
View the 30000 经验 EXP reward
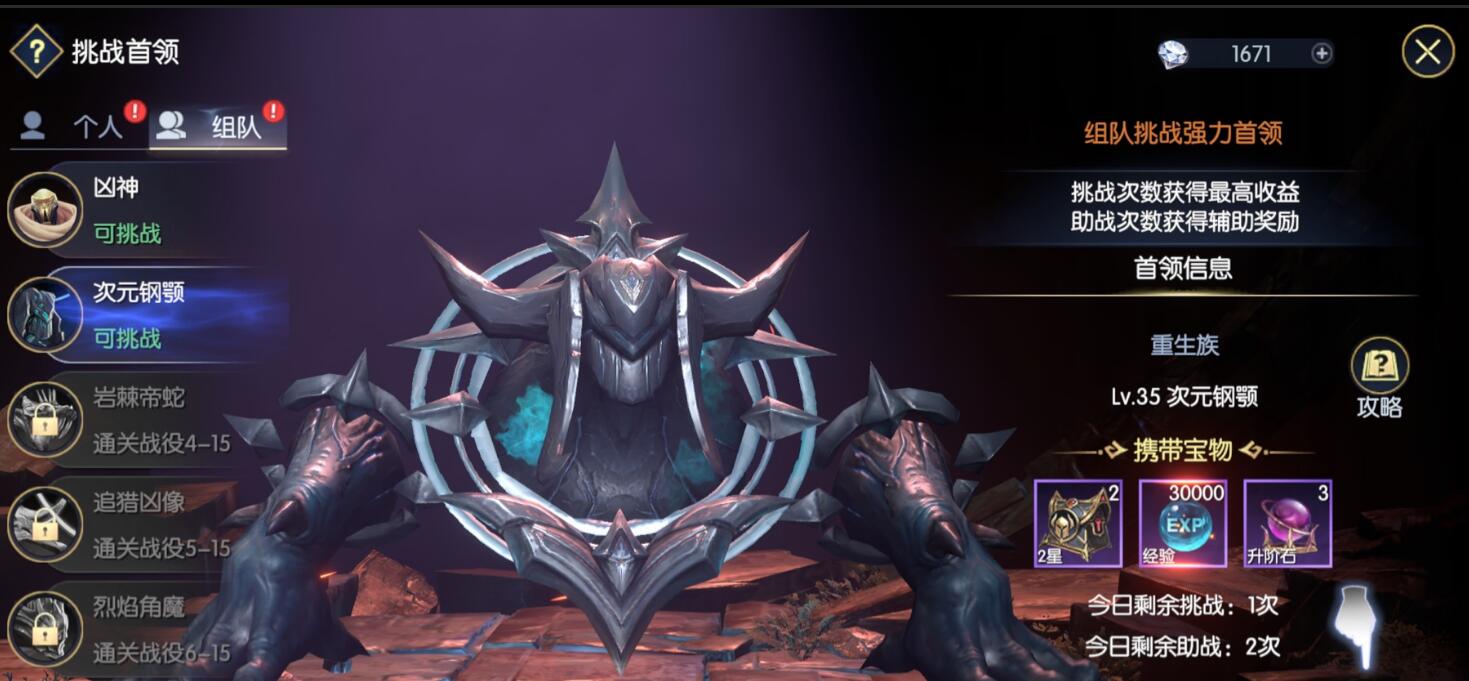[x=1183, y=523]
